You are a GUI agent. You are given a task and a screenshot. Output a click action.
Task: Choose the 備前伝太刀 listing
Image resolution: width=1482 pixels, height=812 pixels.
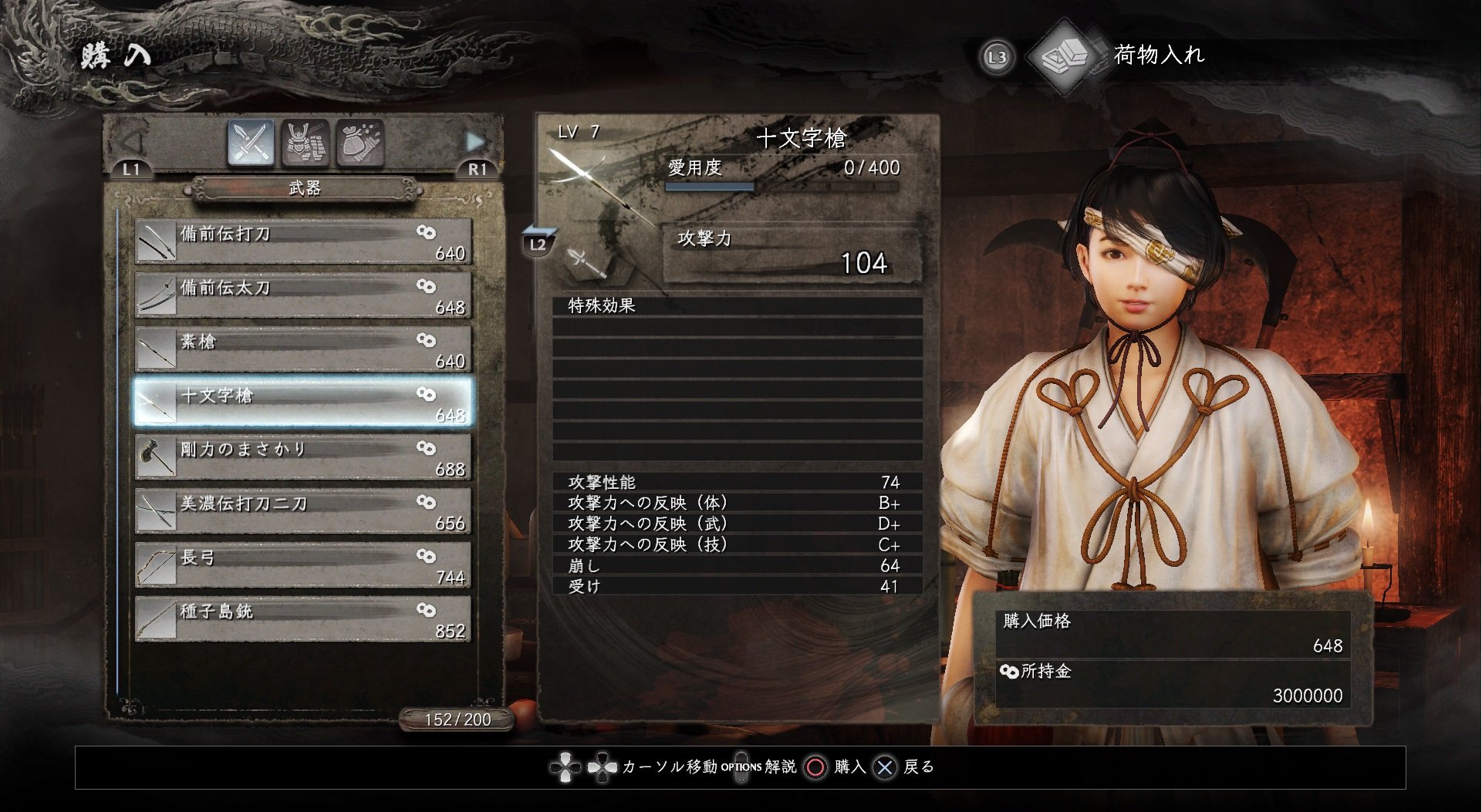pyautogui.click(x=302, y=295)
